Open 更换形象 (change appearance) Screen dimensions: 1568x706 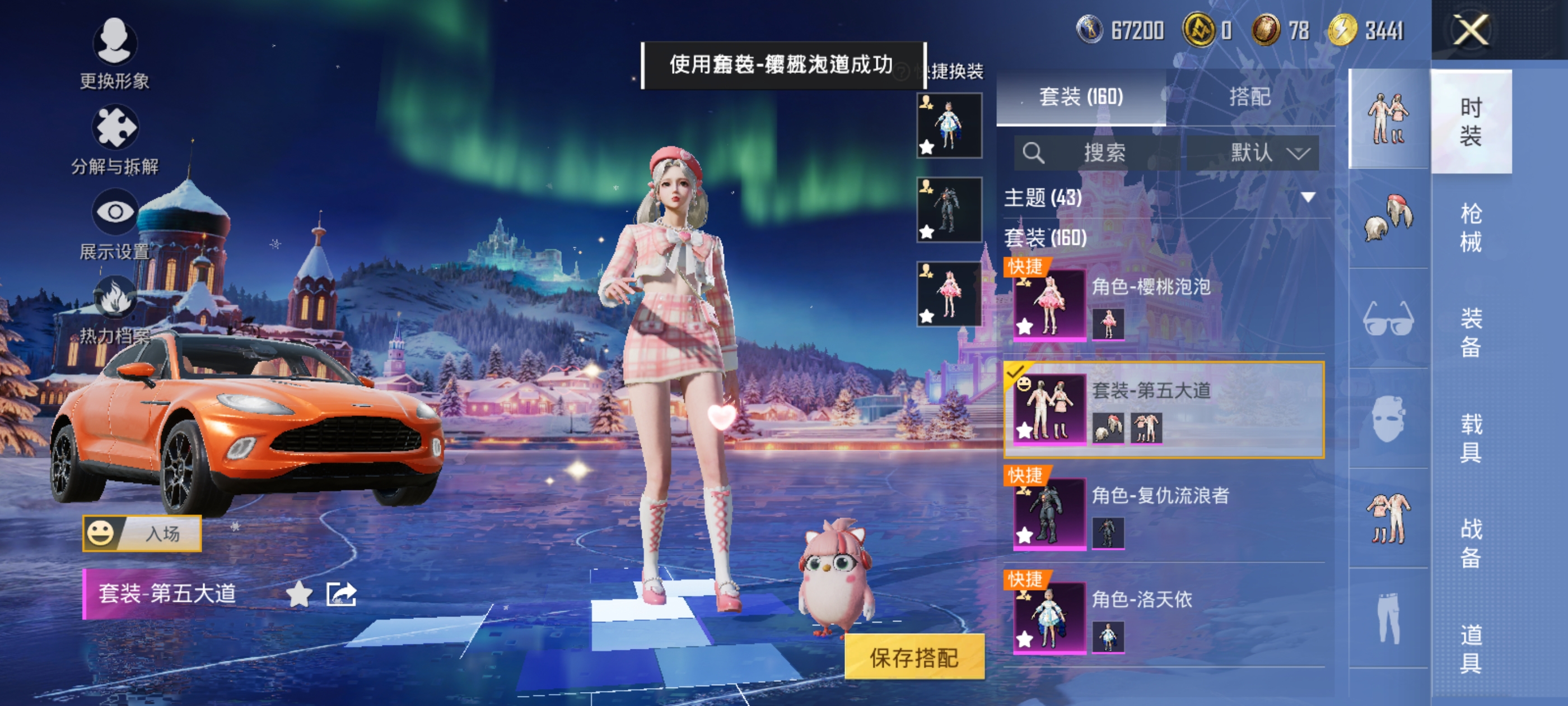click(x=114, y=43)
